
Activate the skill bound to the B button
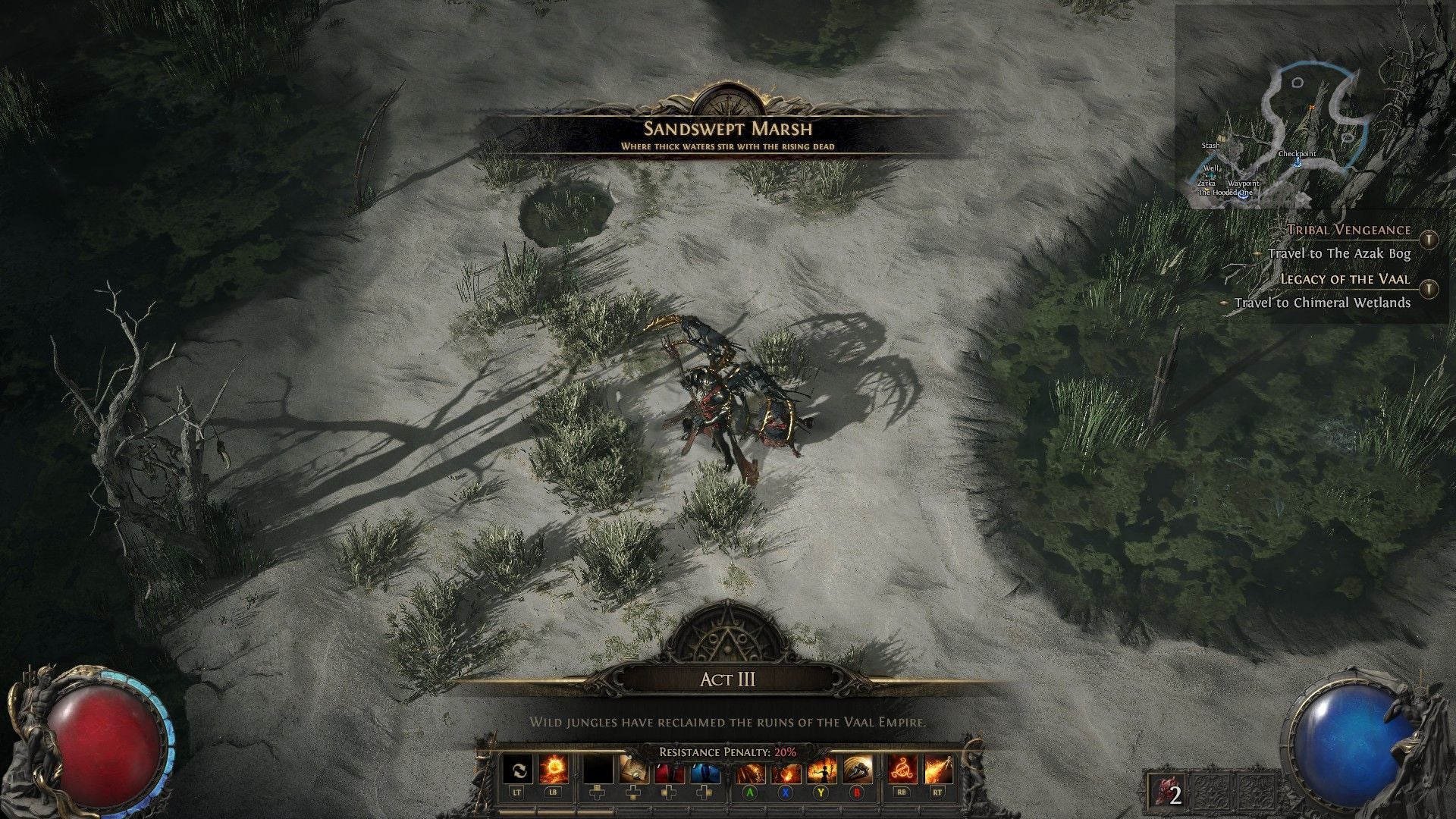tap(856, 770)
